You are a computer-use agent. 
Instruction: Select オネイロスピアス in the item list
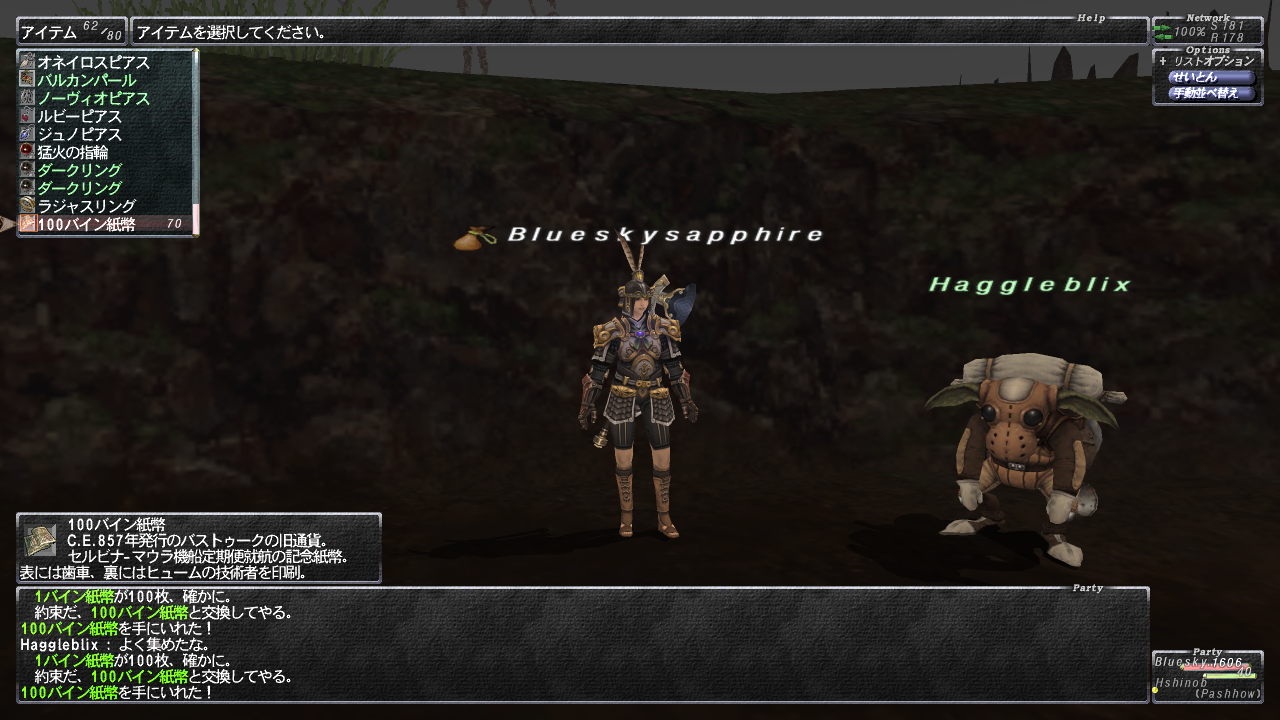pyautogui.click(x=94, y=62)
